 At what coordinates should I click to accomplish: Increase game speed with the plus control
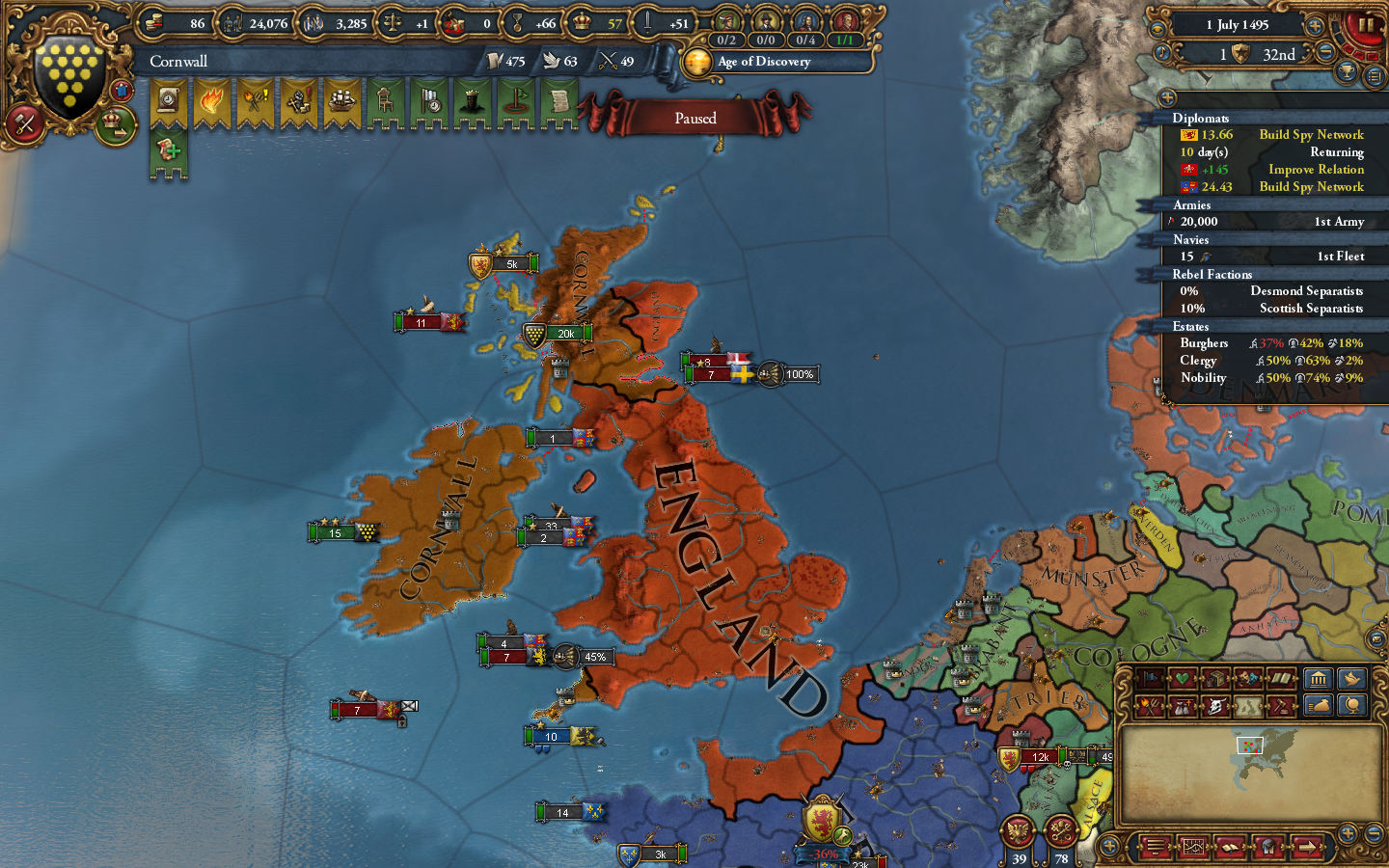(x=1313, y=26)
